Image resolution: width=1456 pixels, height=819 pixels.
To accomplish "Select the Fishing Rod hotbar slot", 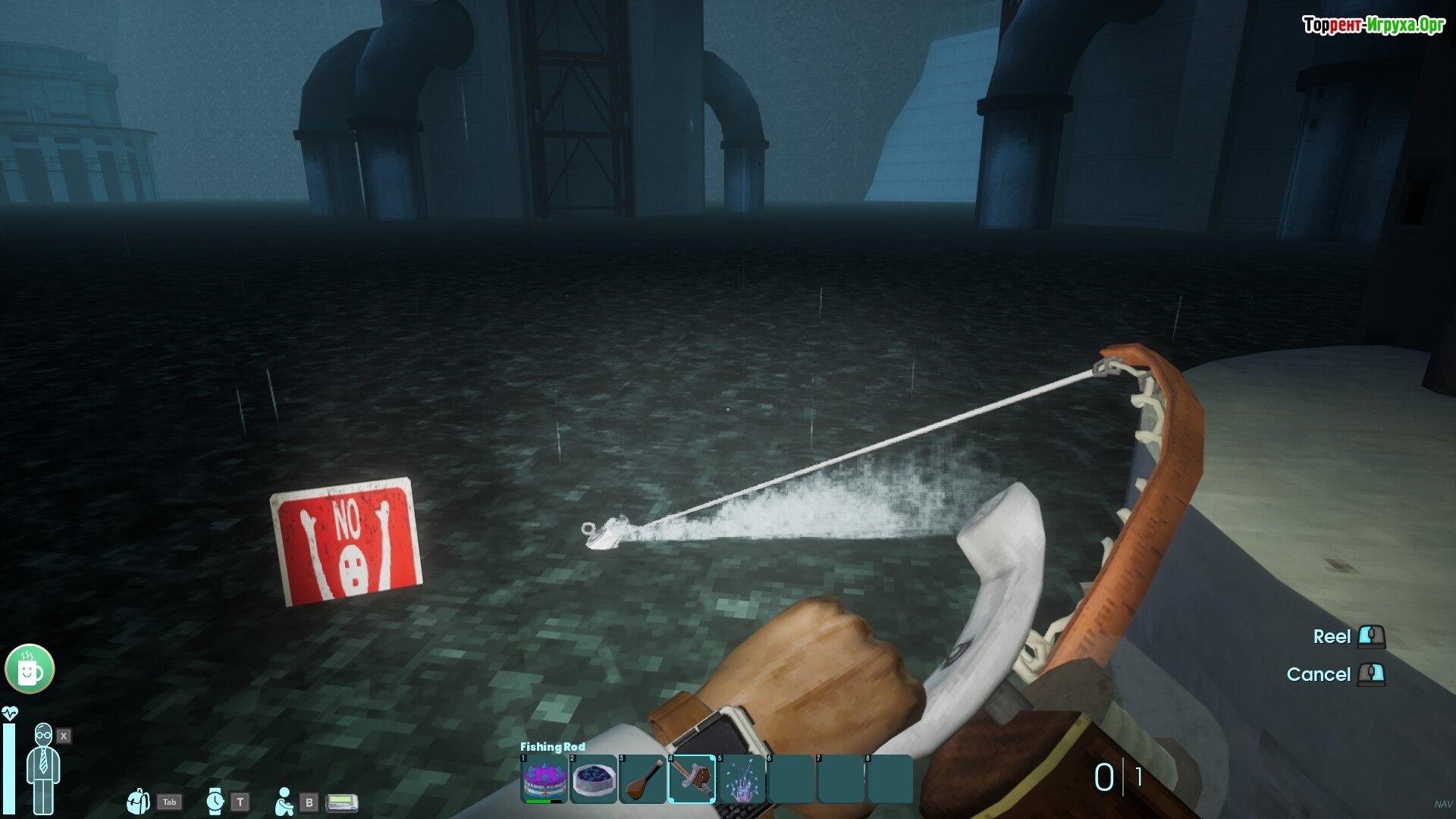I will [x=692, y=780].
